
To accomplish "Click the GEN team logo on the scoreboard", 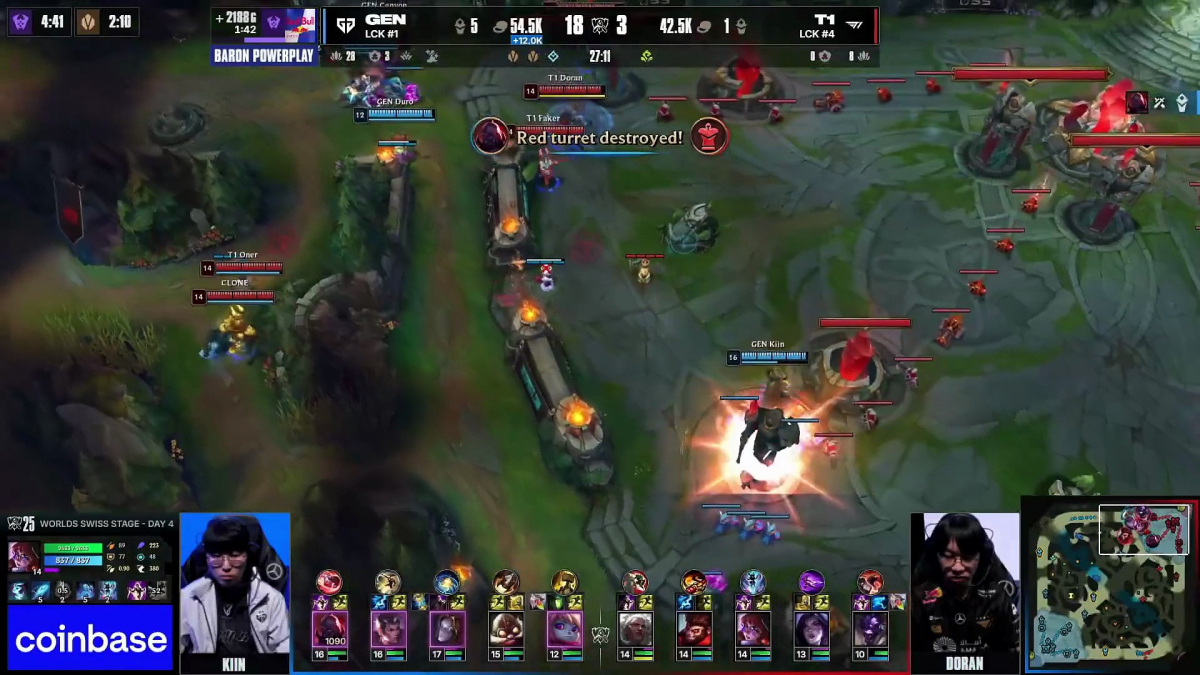I will tap(346, 26).
